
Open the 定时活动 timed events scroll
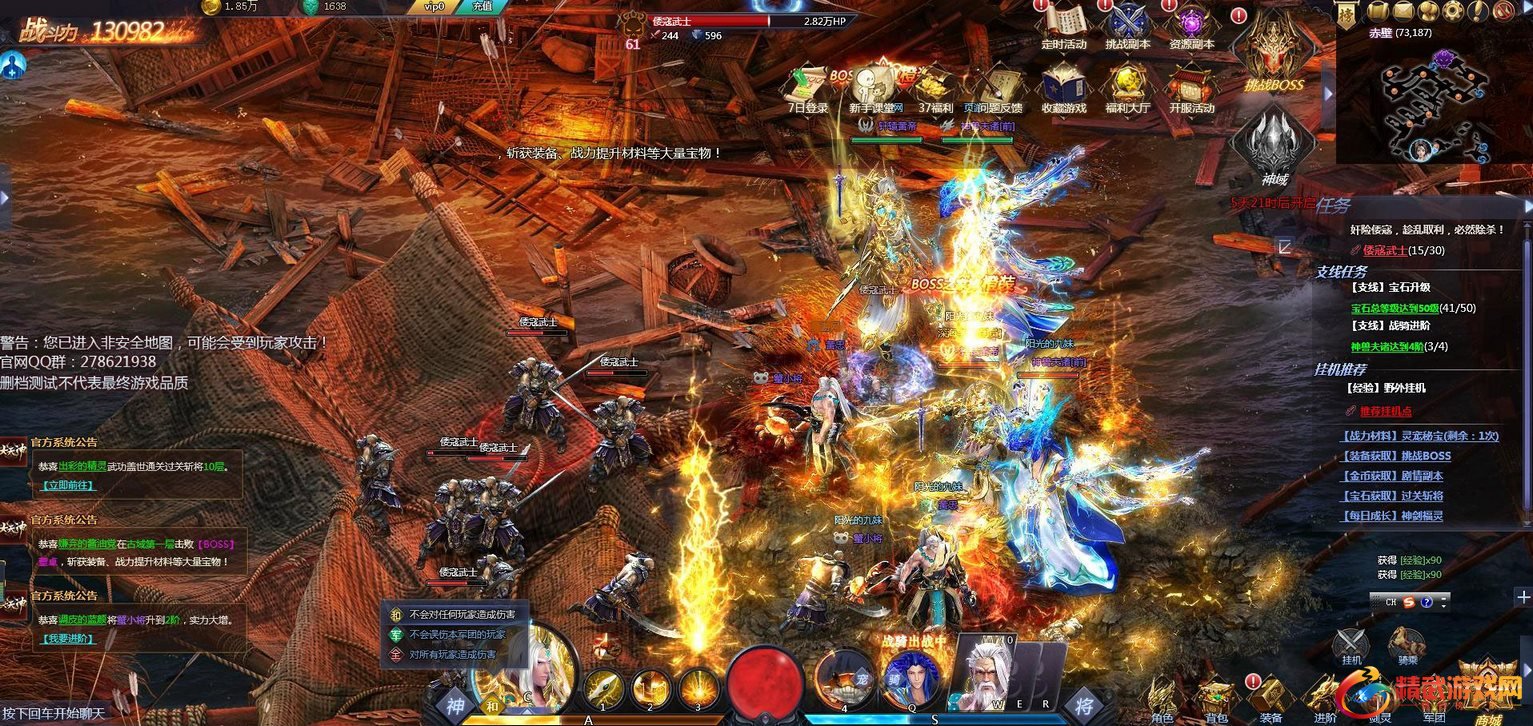point(1063,24)
